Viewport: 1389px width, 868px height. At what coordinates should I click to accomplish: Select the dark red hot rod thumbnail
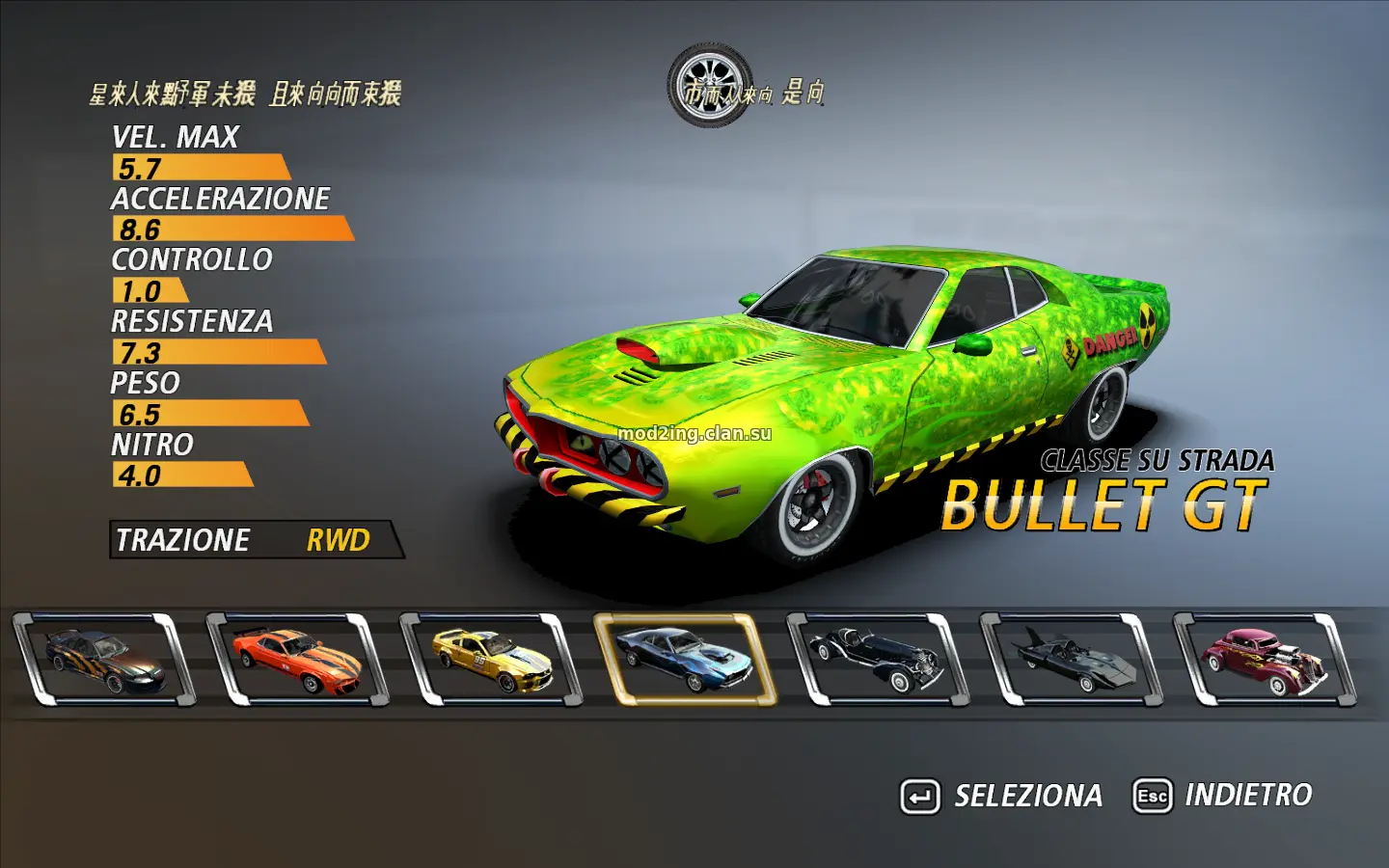(1265, 660)
